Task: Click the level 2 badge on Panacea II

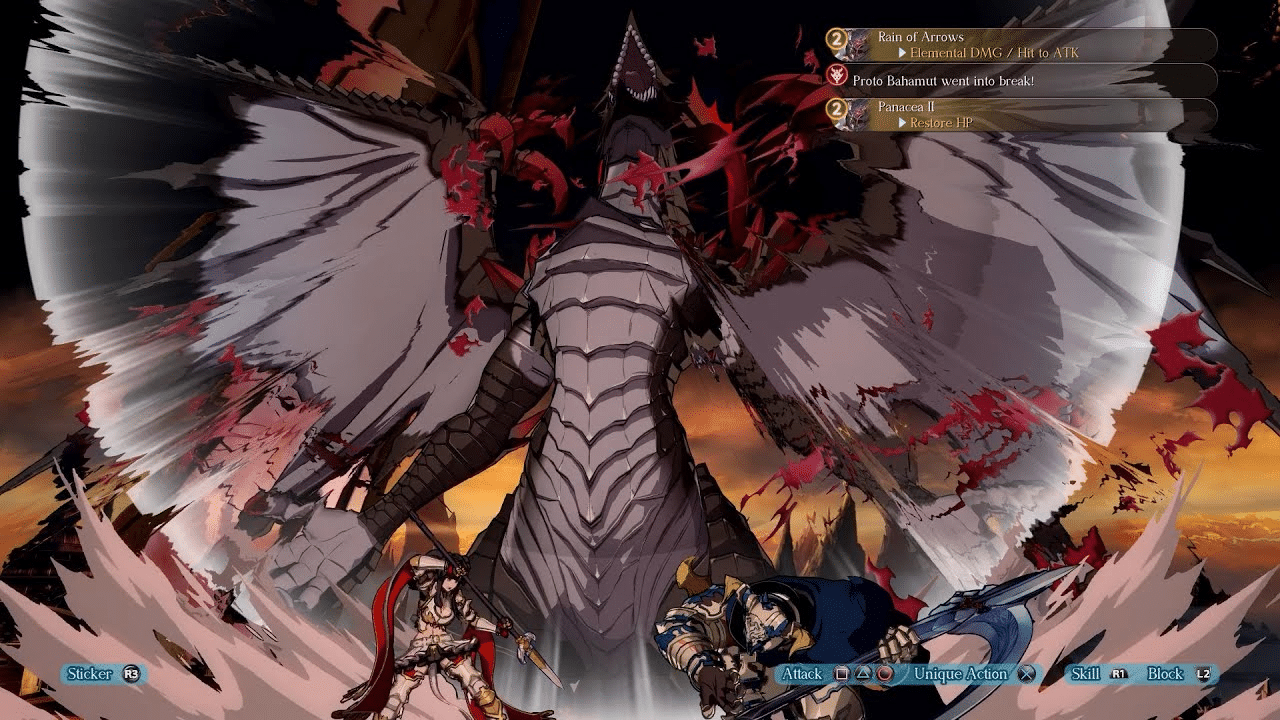Action: click(x=837, y=110)
